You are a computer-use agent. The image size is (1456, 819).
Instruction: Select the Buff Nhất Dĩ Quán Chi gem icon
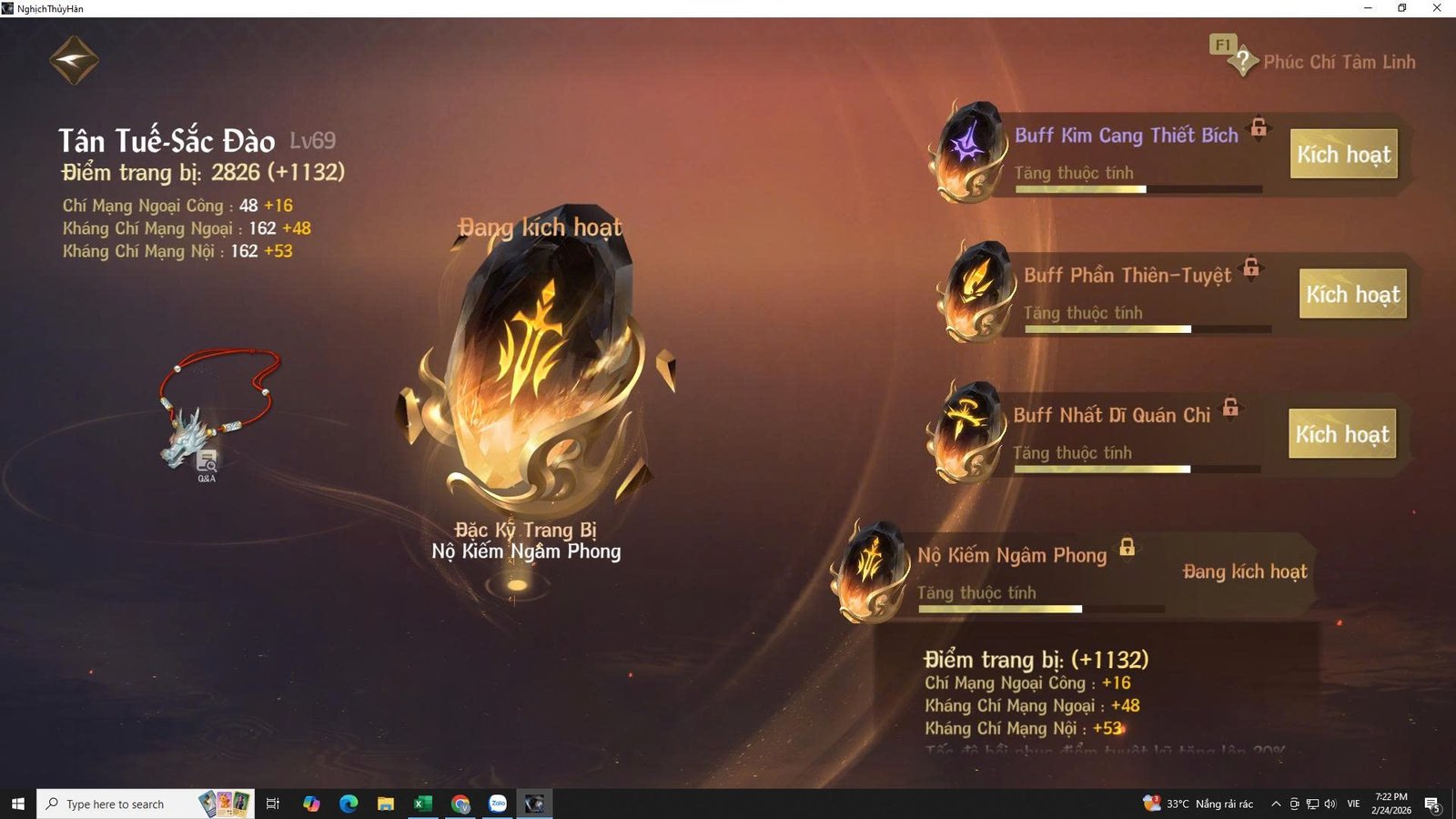click(966, 430)
